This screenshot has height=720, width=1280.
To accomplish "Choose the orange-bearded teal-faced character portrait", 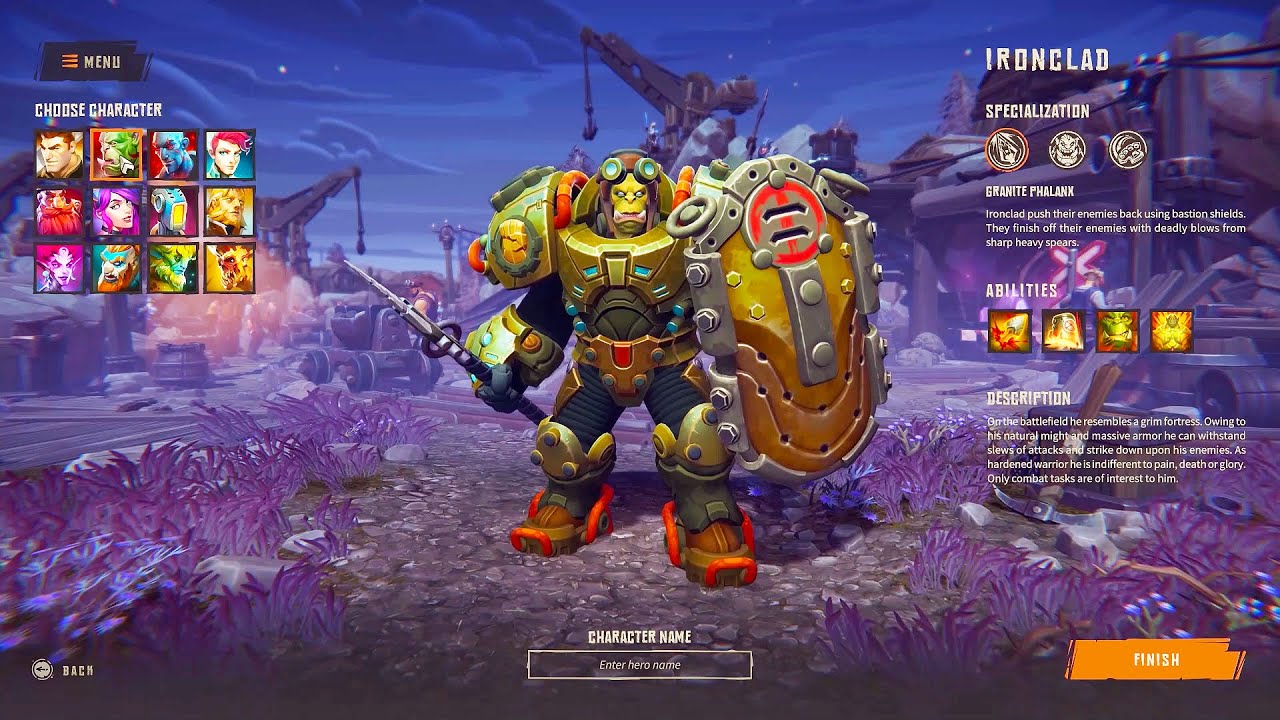I will (117, 268).
